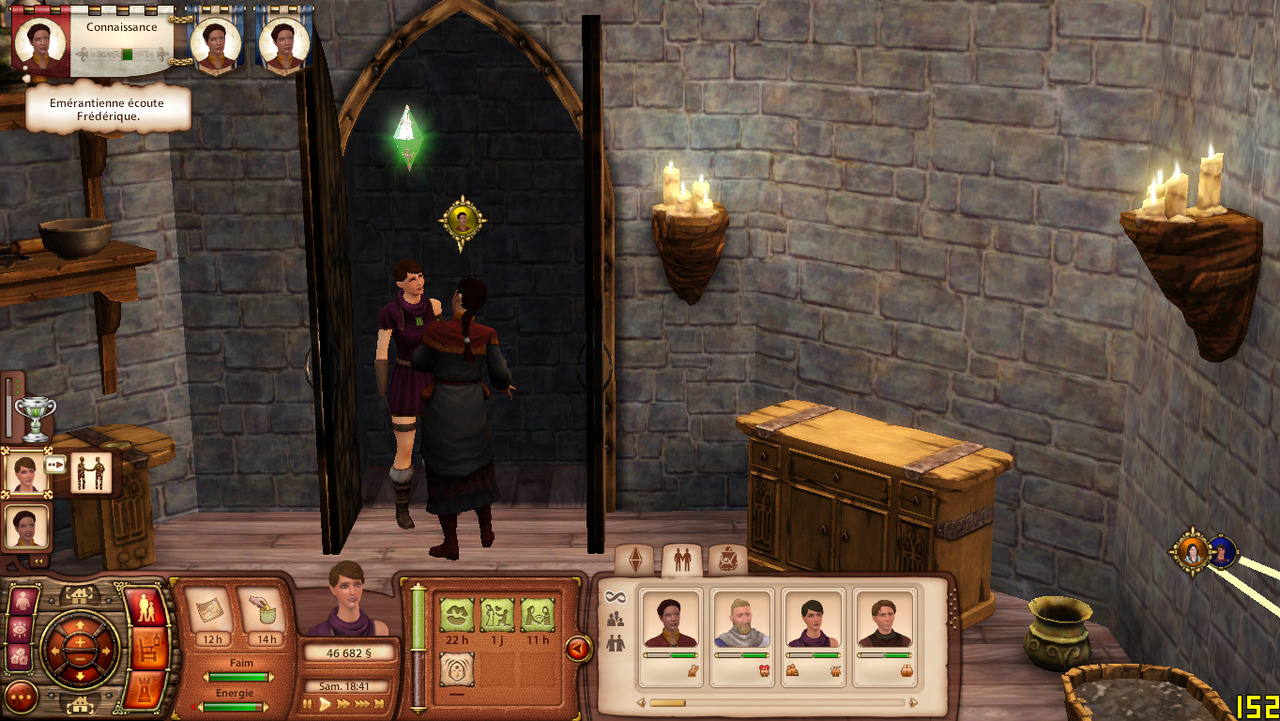Click the double-arrow fast forward speed
The width and height of the screenshot is (1280, 721).
[343, 704]
